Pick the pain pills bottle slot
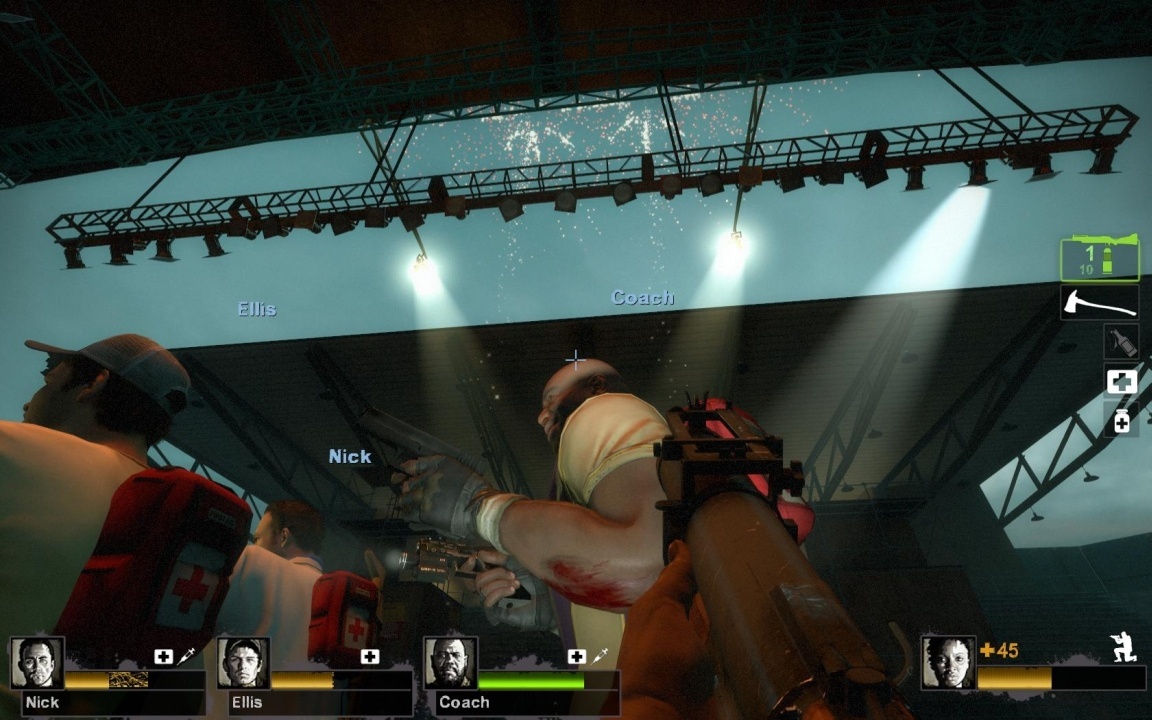1152x720 pixels. point(1121,421)
